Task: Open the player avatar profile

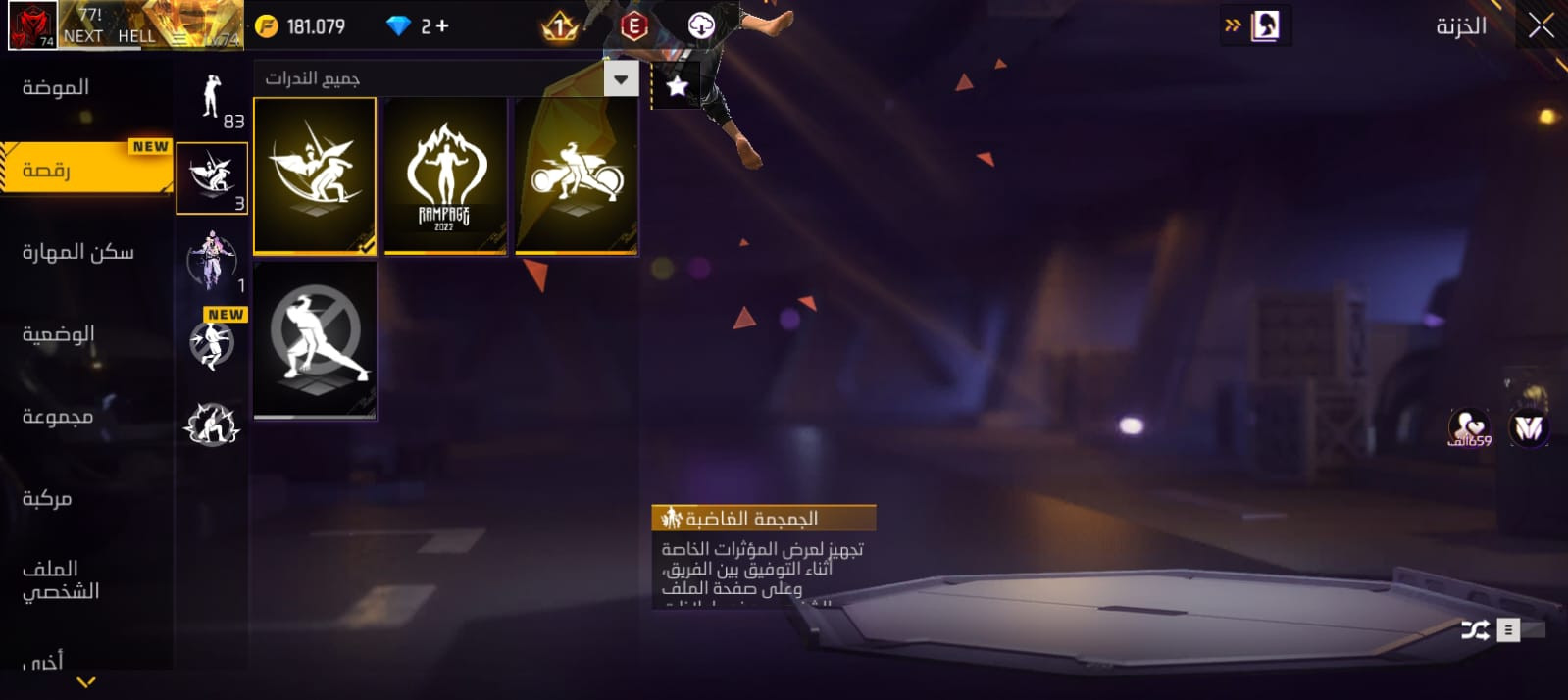Action: point(31,25)
